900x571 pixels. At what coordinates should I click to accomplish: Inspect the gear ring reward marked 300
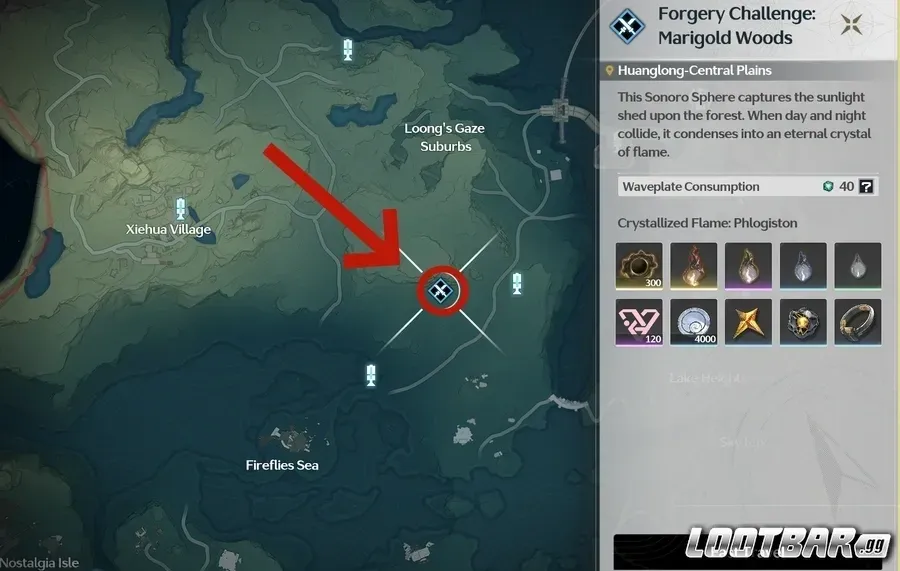coord(641,267)
